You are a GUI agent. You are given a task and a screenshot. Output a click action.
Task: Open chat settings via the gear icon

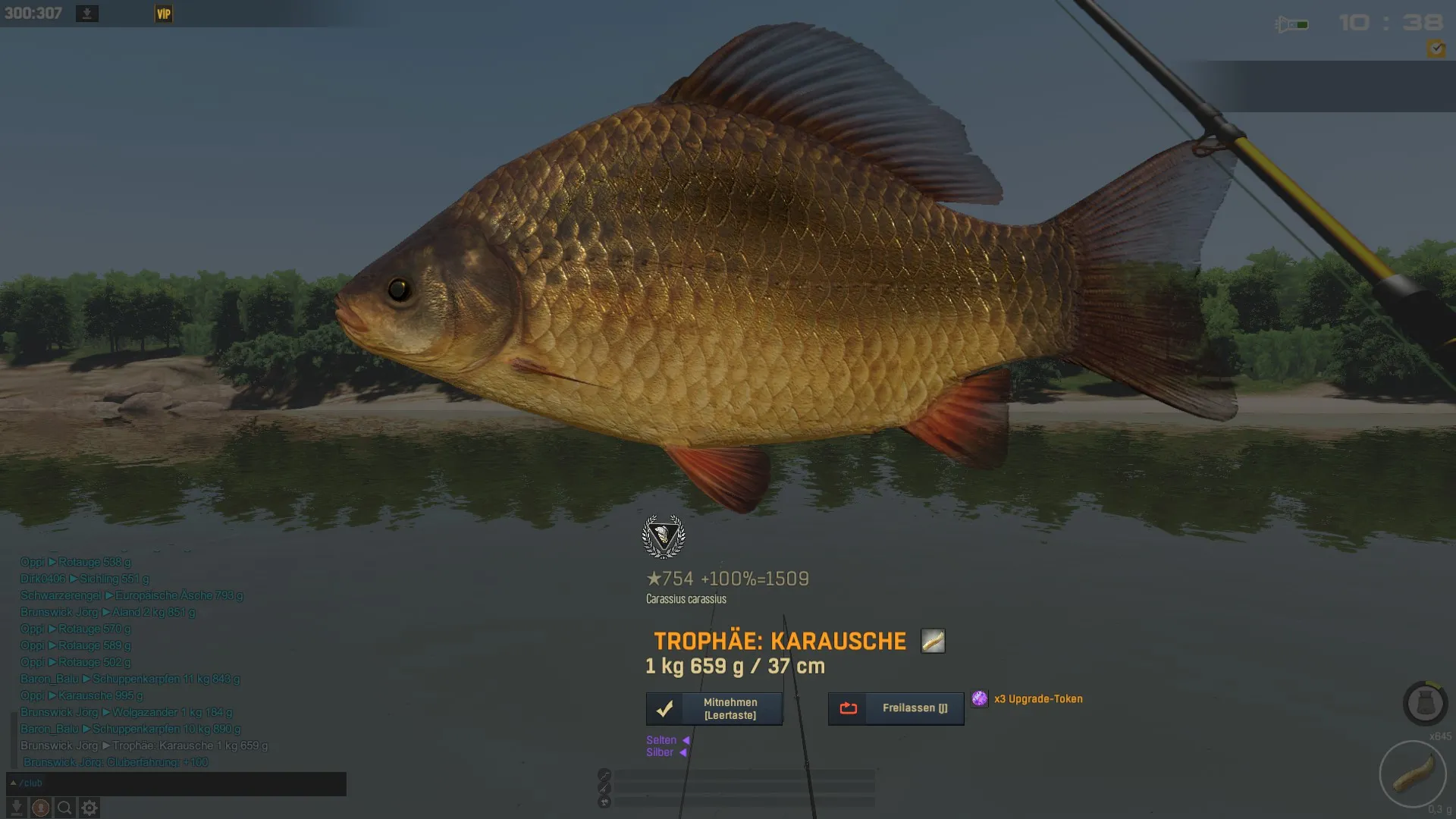[89, 808]
